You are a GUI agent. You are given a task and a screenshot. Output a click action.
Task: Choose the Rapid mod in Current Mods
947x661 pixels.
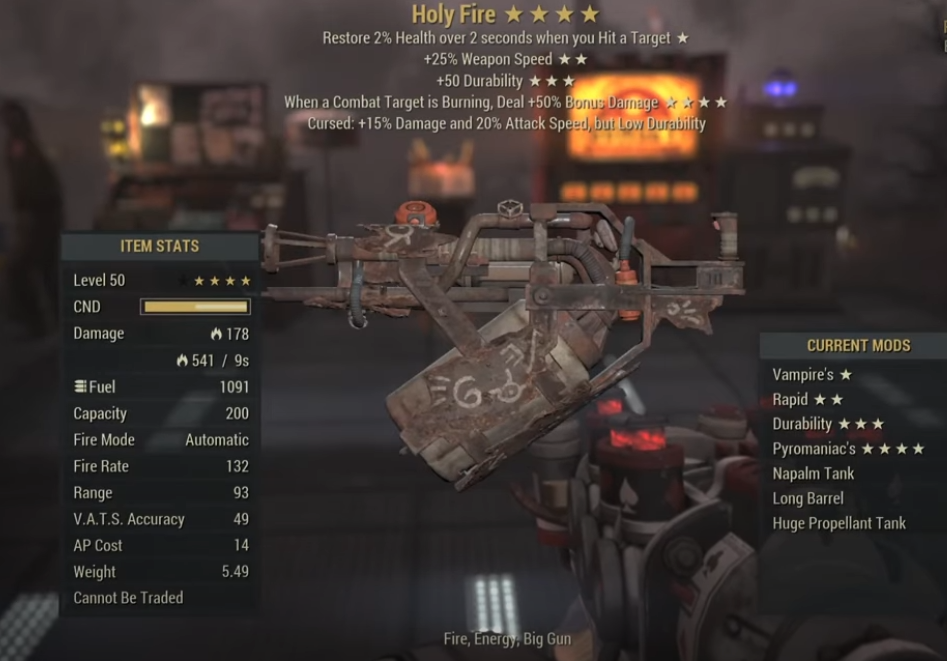807,400
